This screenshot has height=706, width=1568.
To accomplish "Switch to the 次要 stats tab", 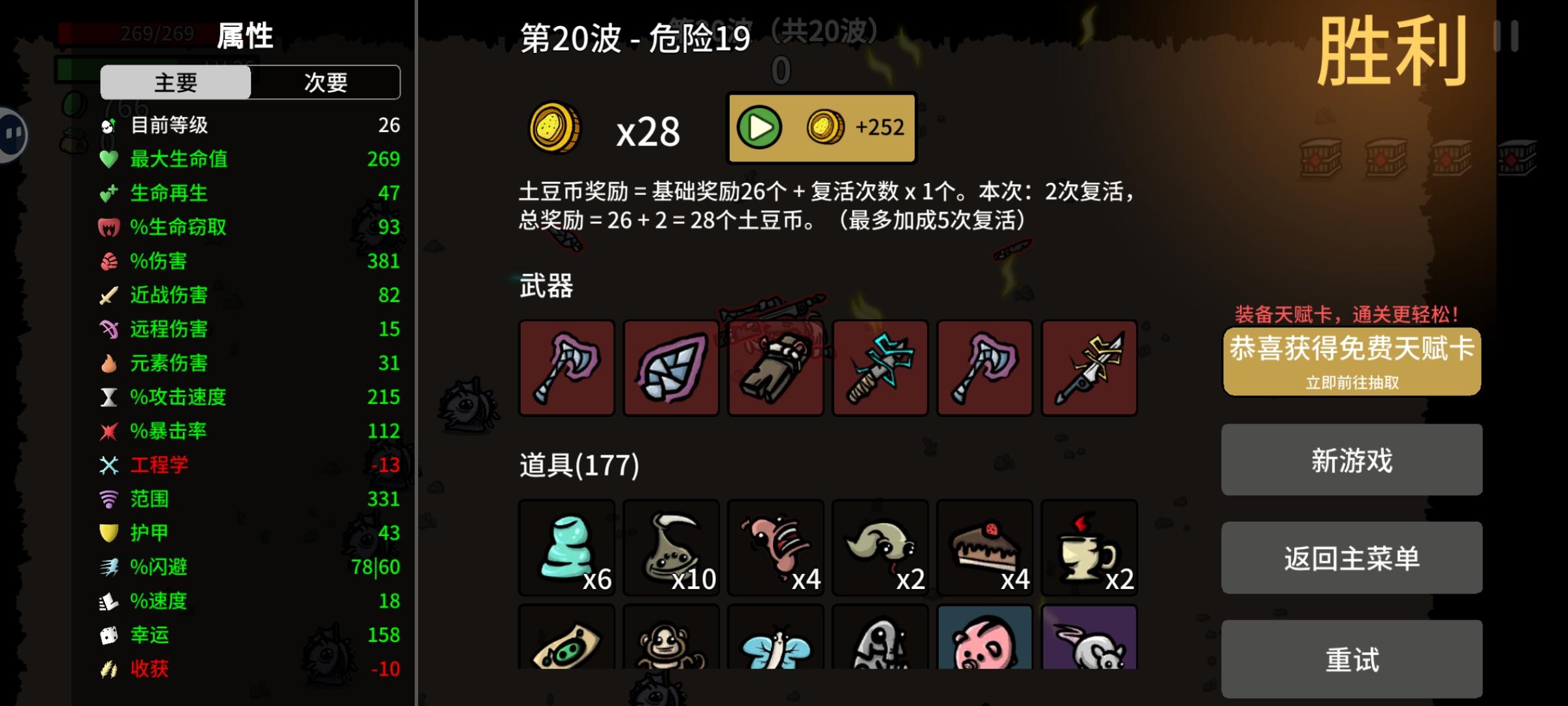I will tap(325, 82).
